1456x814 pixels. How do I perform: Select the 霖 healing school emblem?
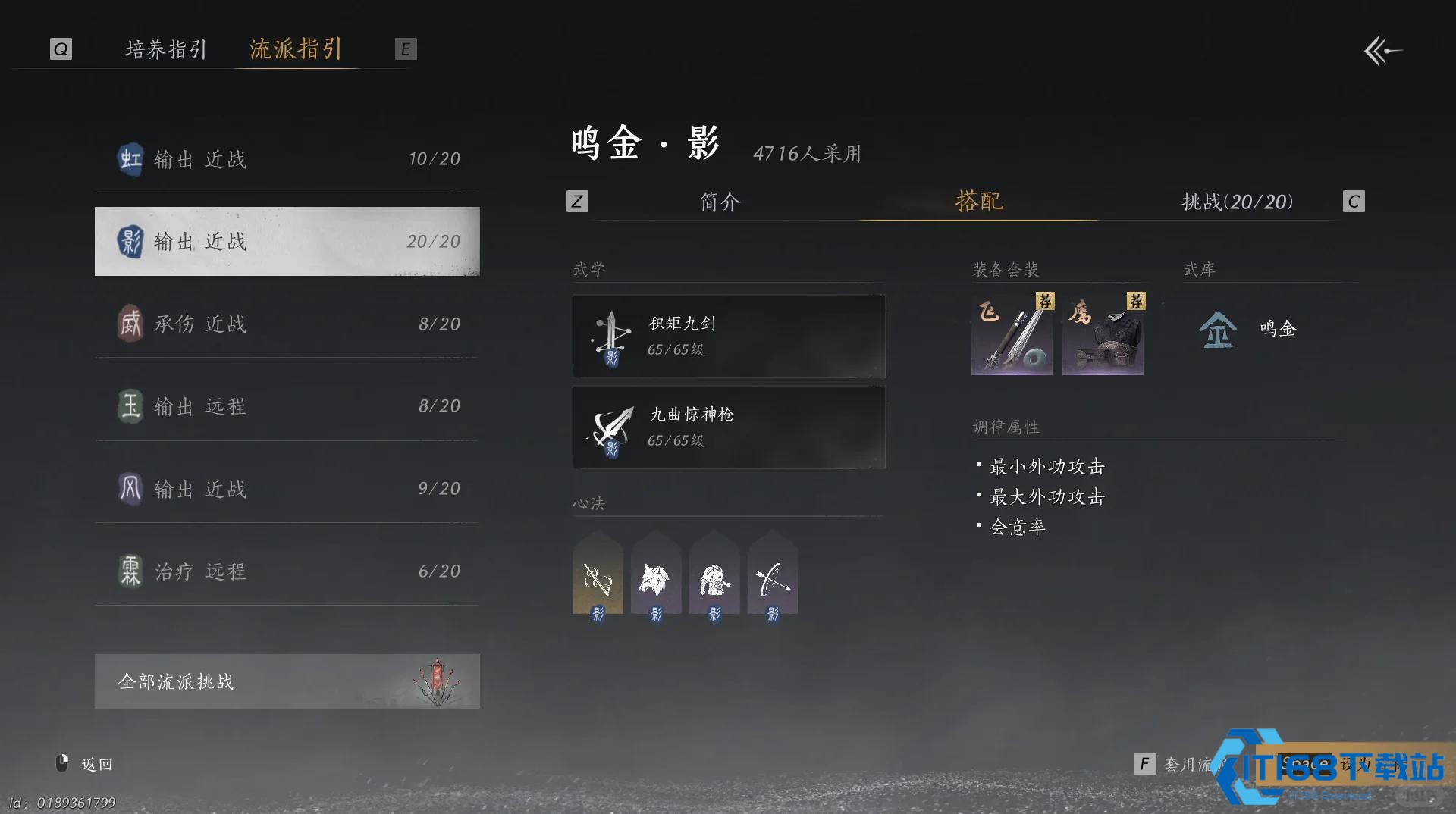(x=130, y=571)
